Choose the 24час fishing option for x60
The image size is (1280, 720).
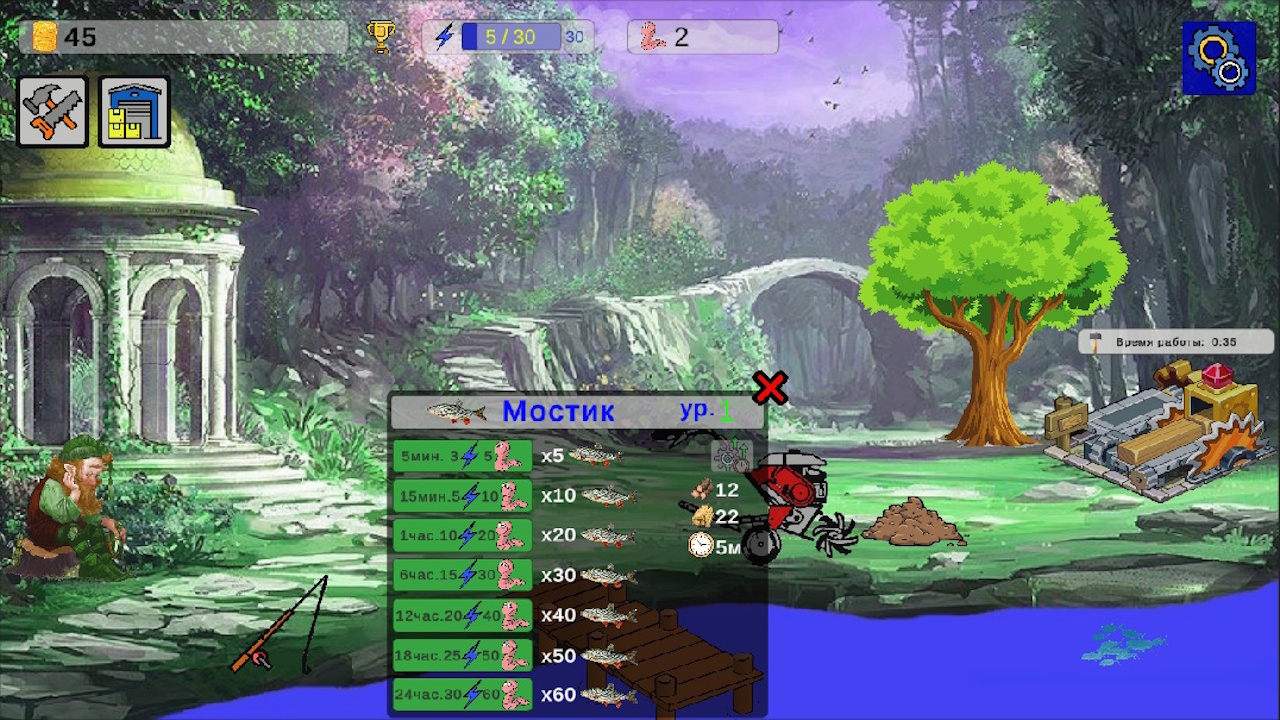[x=462, y=694]
